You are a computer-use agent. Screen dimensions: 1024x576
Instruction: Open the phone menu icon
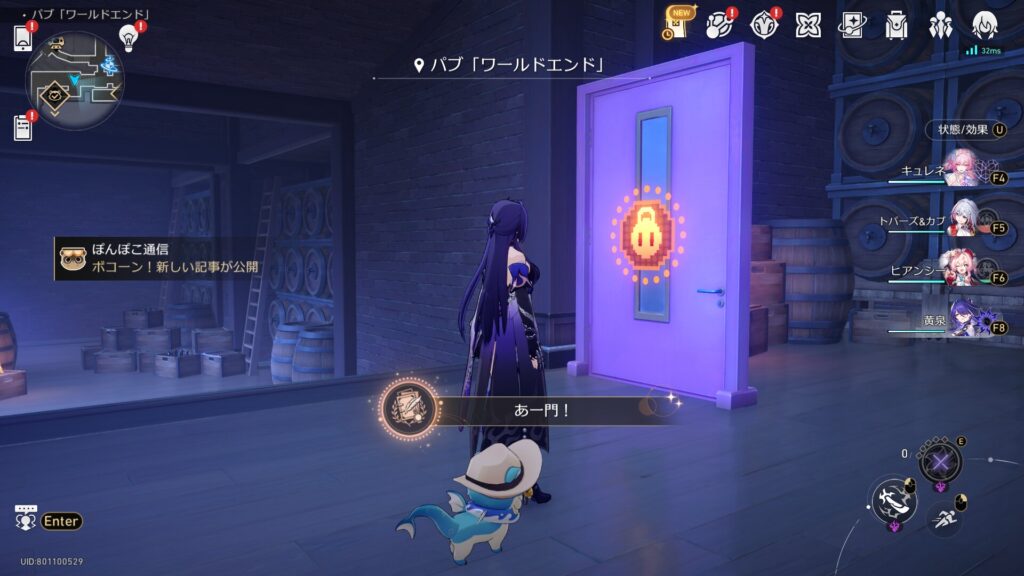[x=24, y=39]
